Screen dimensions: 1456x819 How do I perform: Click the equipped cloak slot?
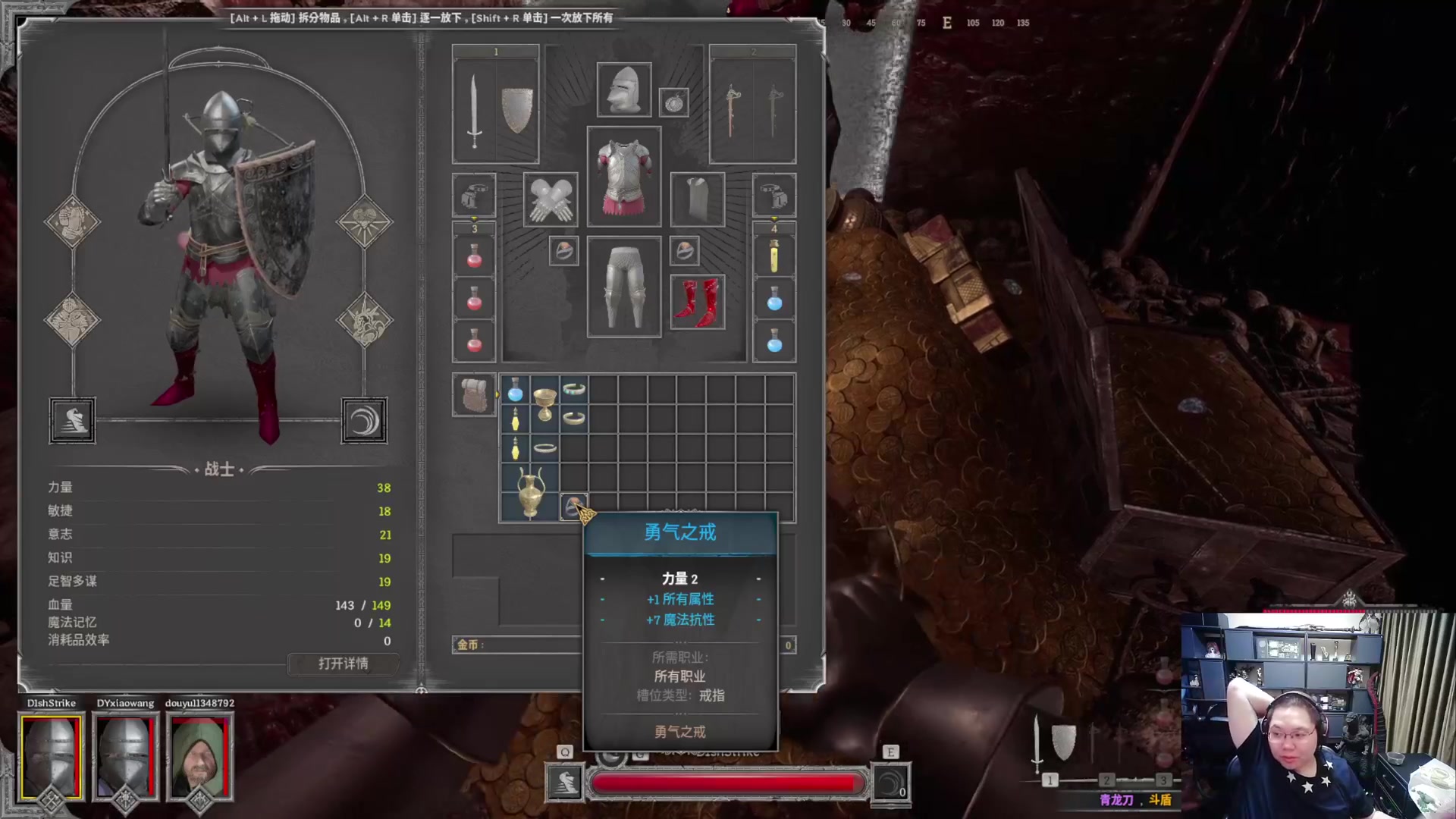(x=697, y=199)
